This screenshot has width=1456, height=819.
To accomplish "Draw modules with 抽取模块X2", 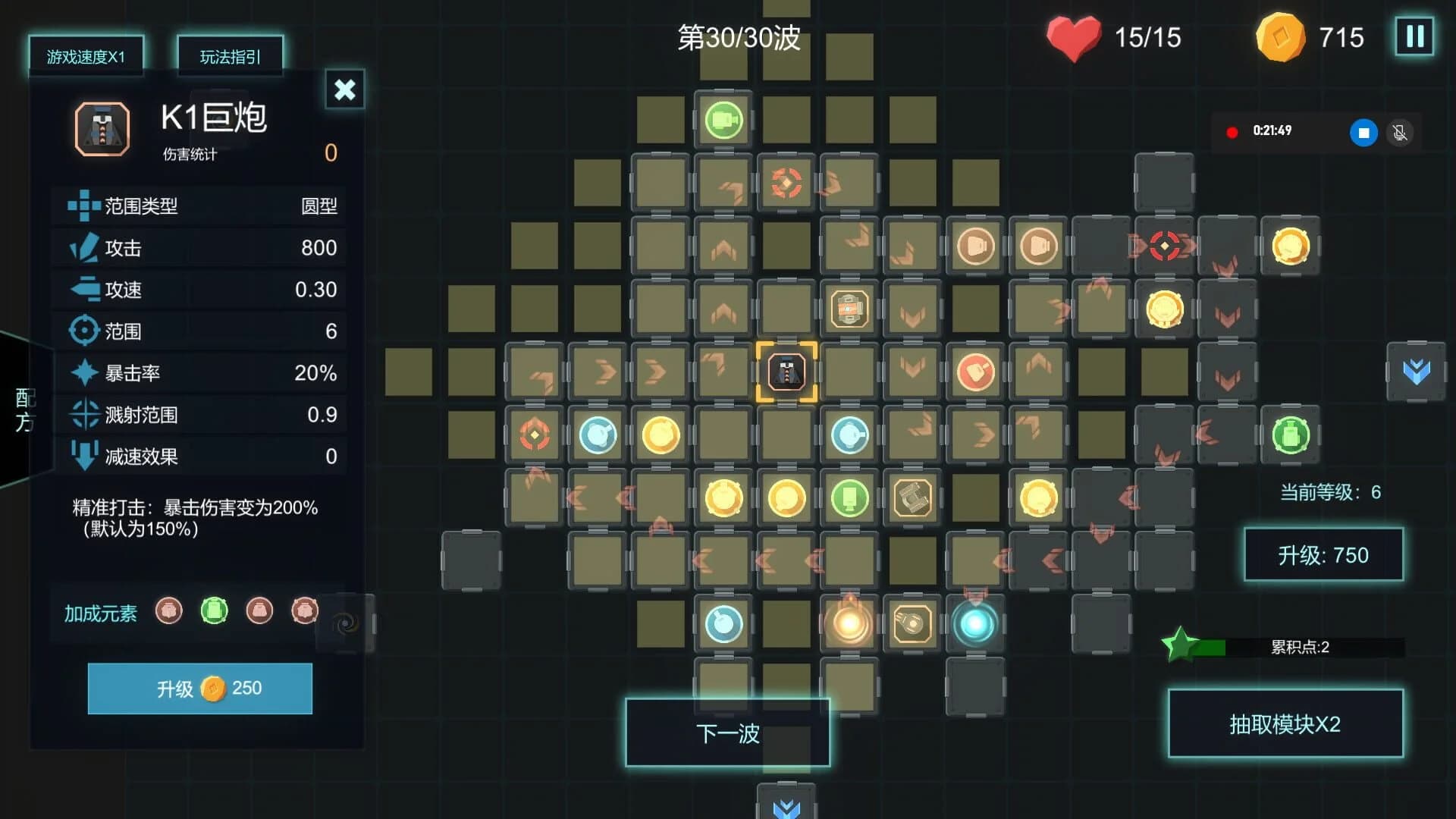I will [1285, 724].
